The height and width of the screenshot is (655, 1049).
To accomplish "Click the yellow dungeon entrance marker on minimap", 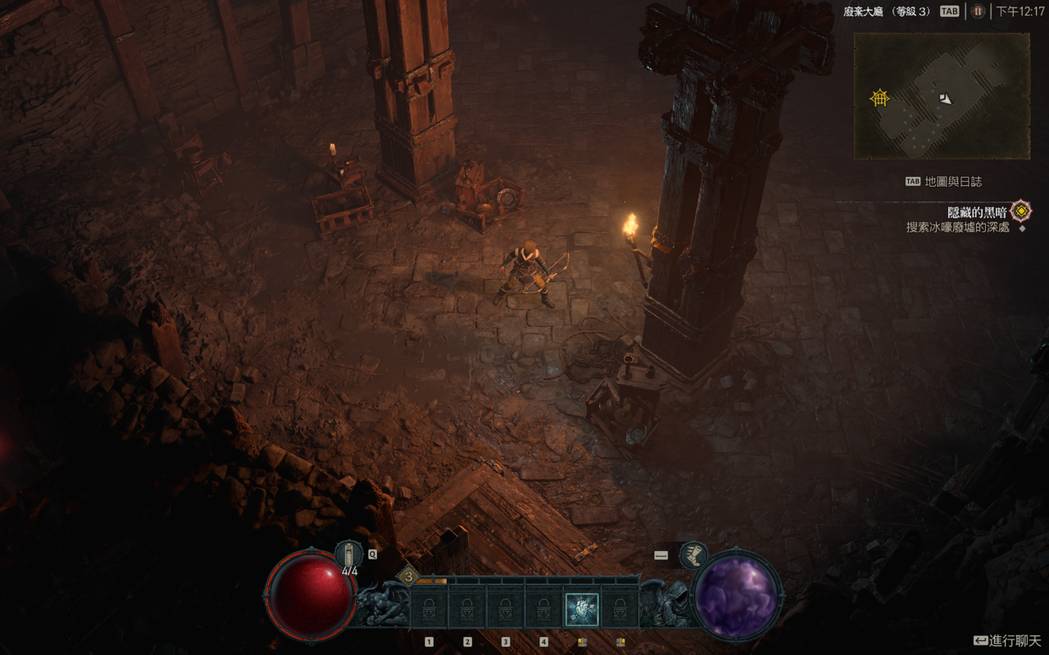I will pyautogui.click(x=880, y=97).
